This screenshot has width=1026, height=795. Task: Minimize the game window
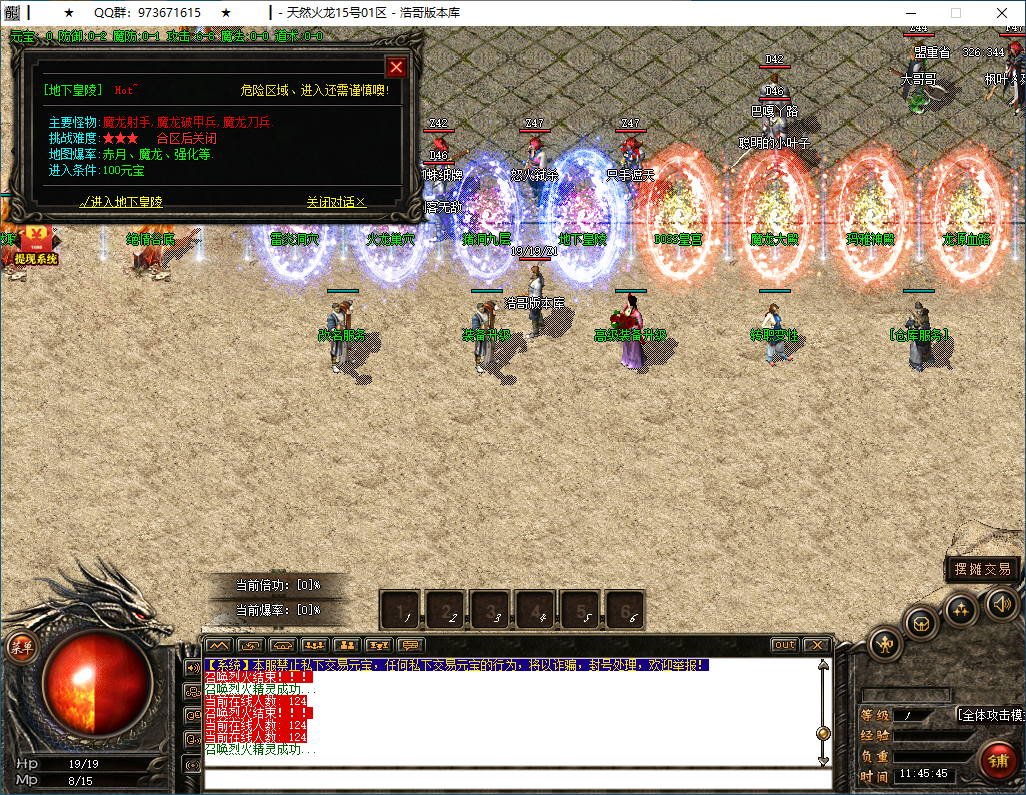(910, 13)
